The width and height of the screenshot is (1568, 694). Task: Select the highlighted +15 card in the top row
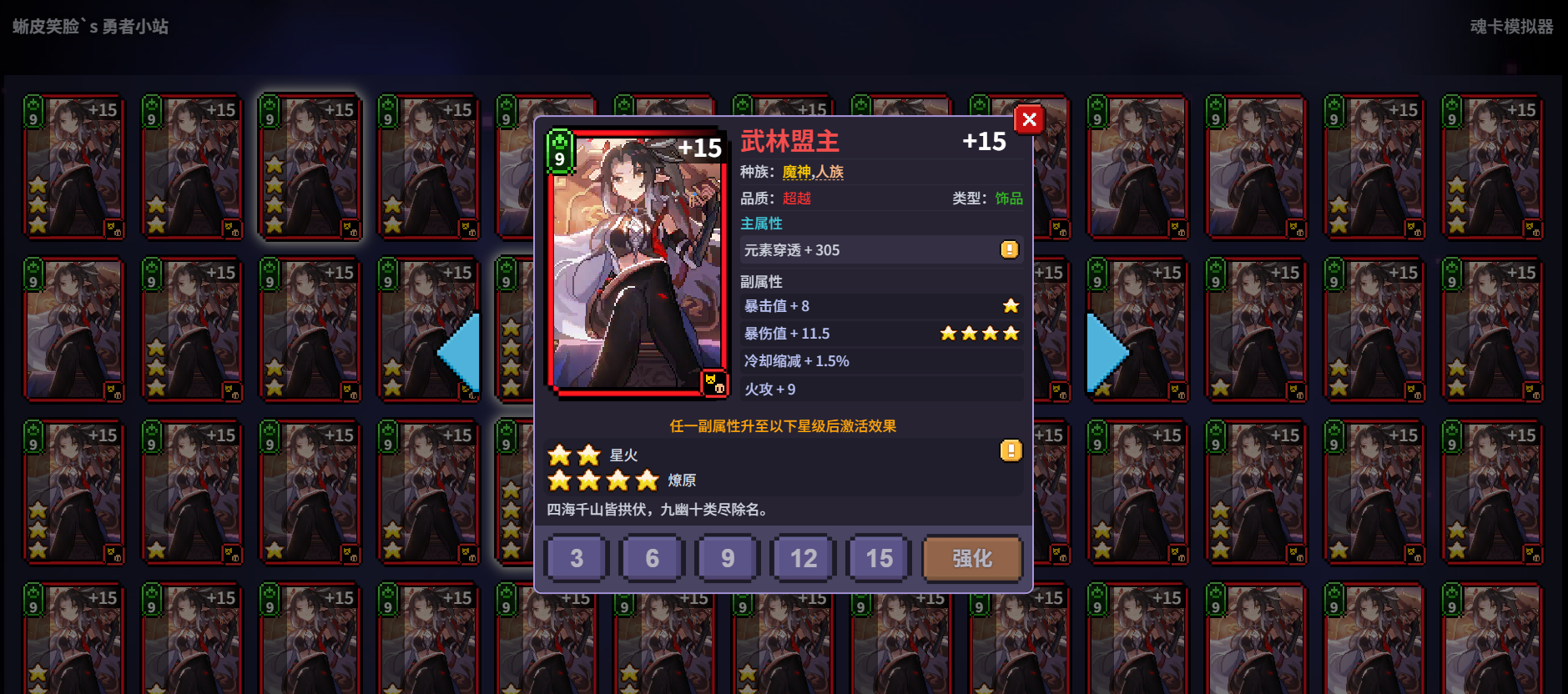tap(310, 165)
